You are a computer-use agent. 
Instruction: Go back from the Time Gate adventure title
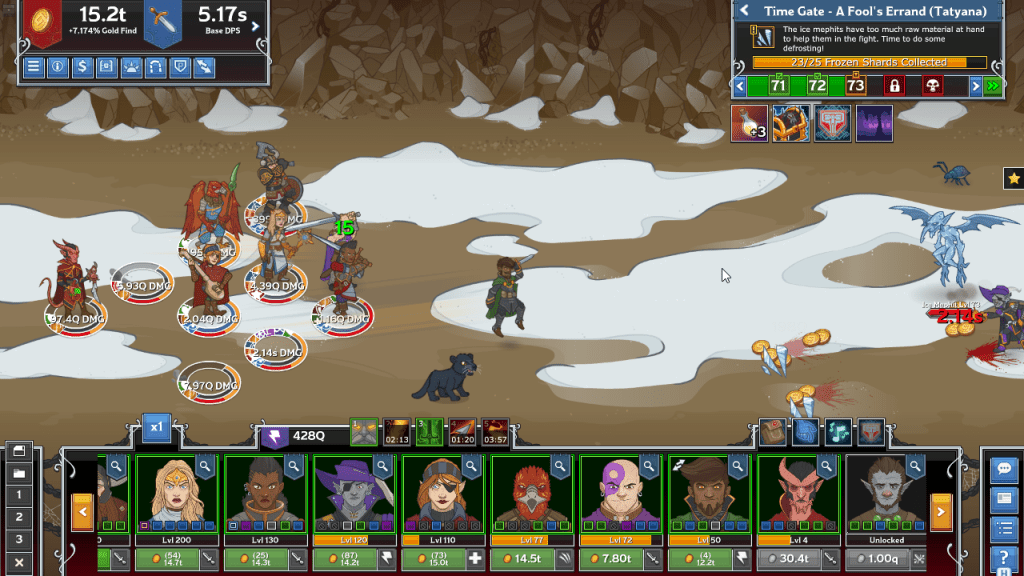pos(745,11)
